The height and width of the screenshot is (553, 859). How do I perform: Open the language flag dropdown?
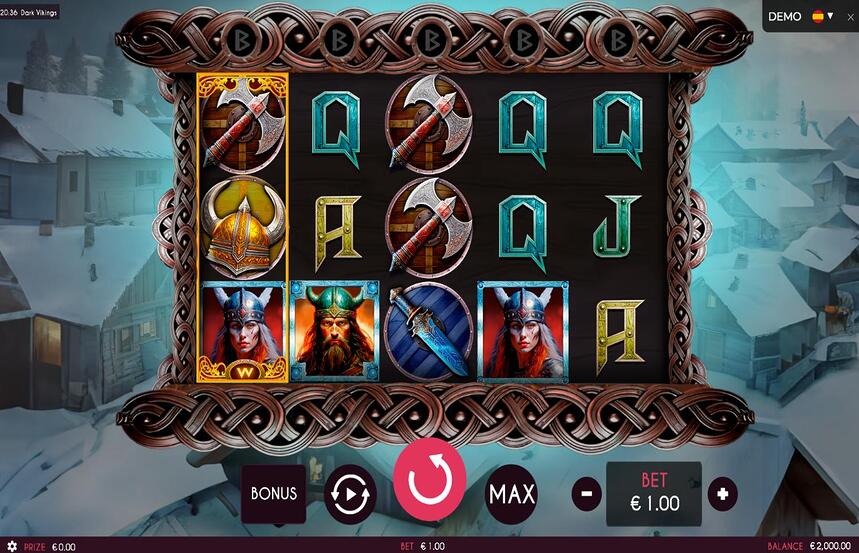[x=823, y=16]
